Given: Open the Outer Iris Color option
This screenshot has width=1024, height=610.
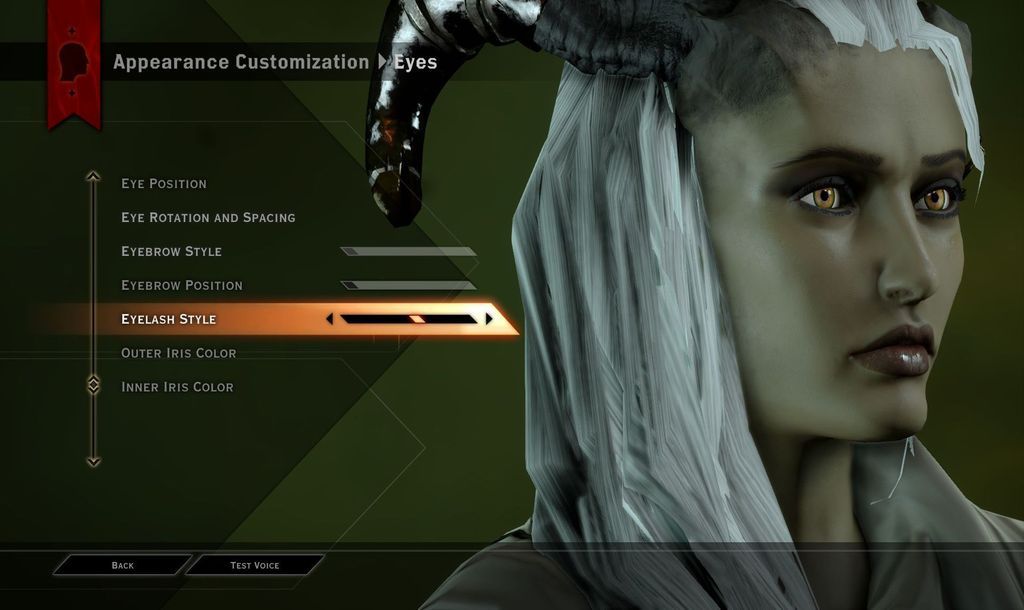Looking at the screenshot, I should pos(179,353).
